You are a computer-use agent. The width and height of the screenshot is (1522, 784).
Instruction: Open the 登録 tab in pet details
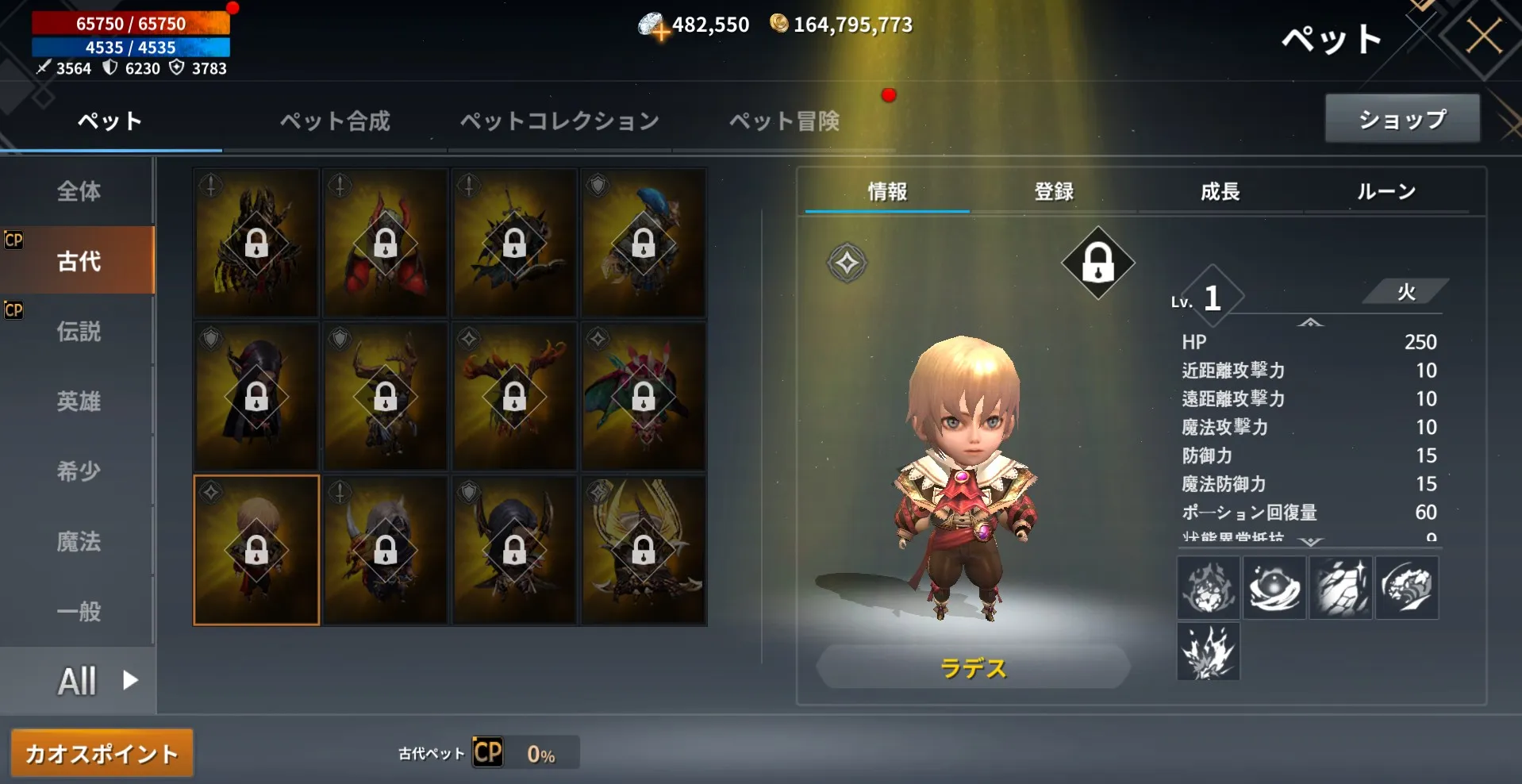click(1054, 191)
